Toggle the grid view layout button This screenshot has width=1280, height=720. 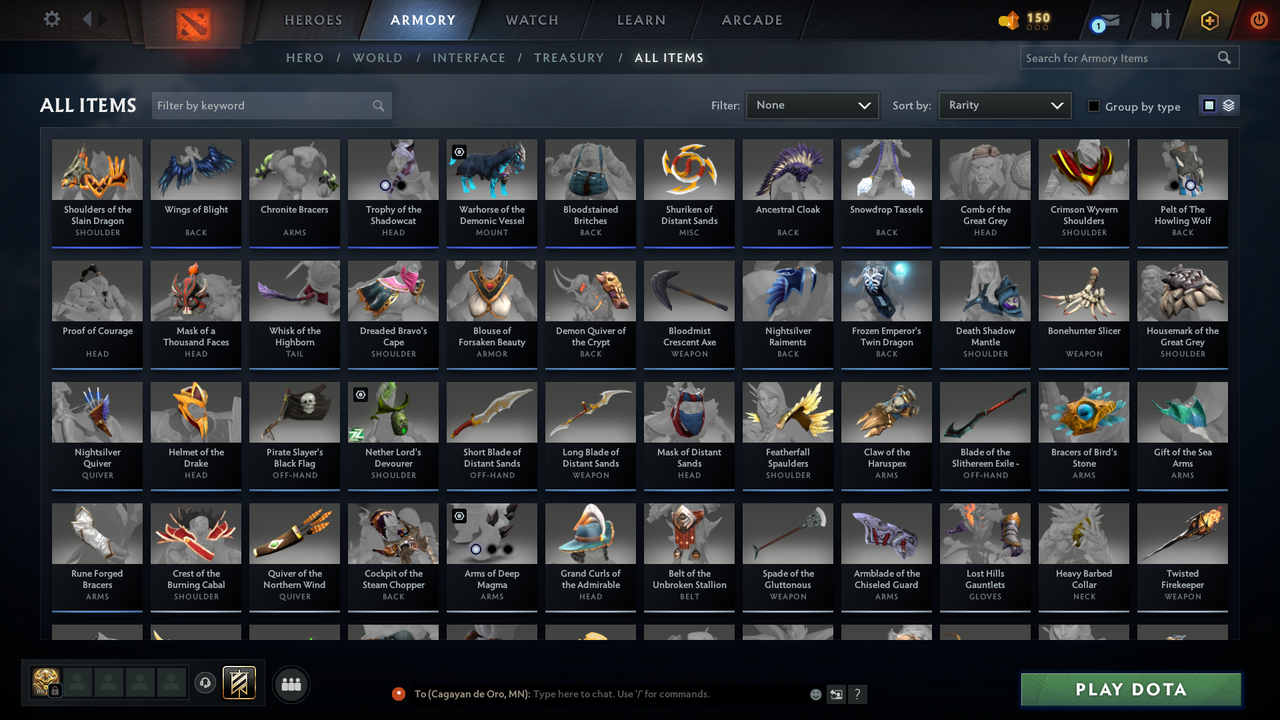point(1211,104)
